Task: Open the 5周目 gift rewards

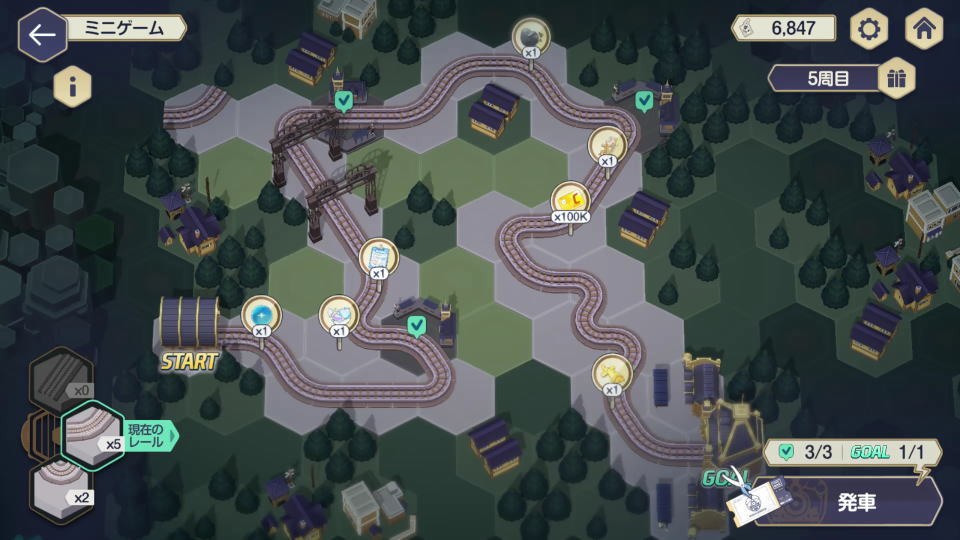Action: [x=896, y=79]
